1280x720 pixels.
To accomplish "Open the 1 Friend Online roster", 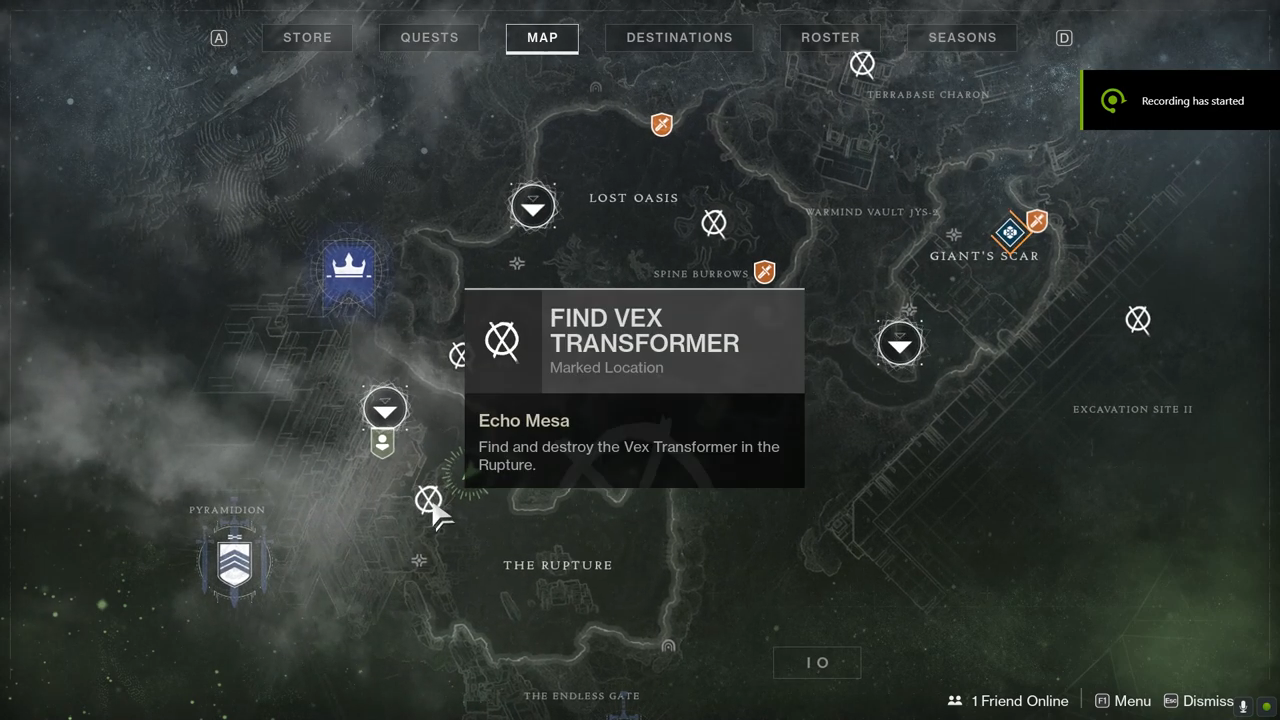I will pos(1009,701).
